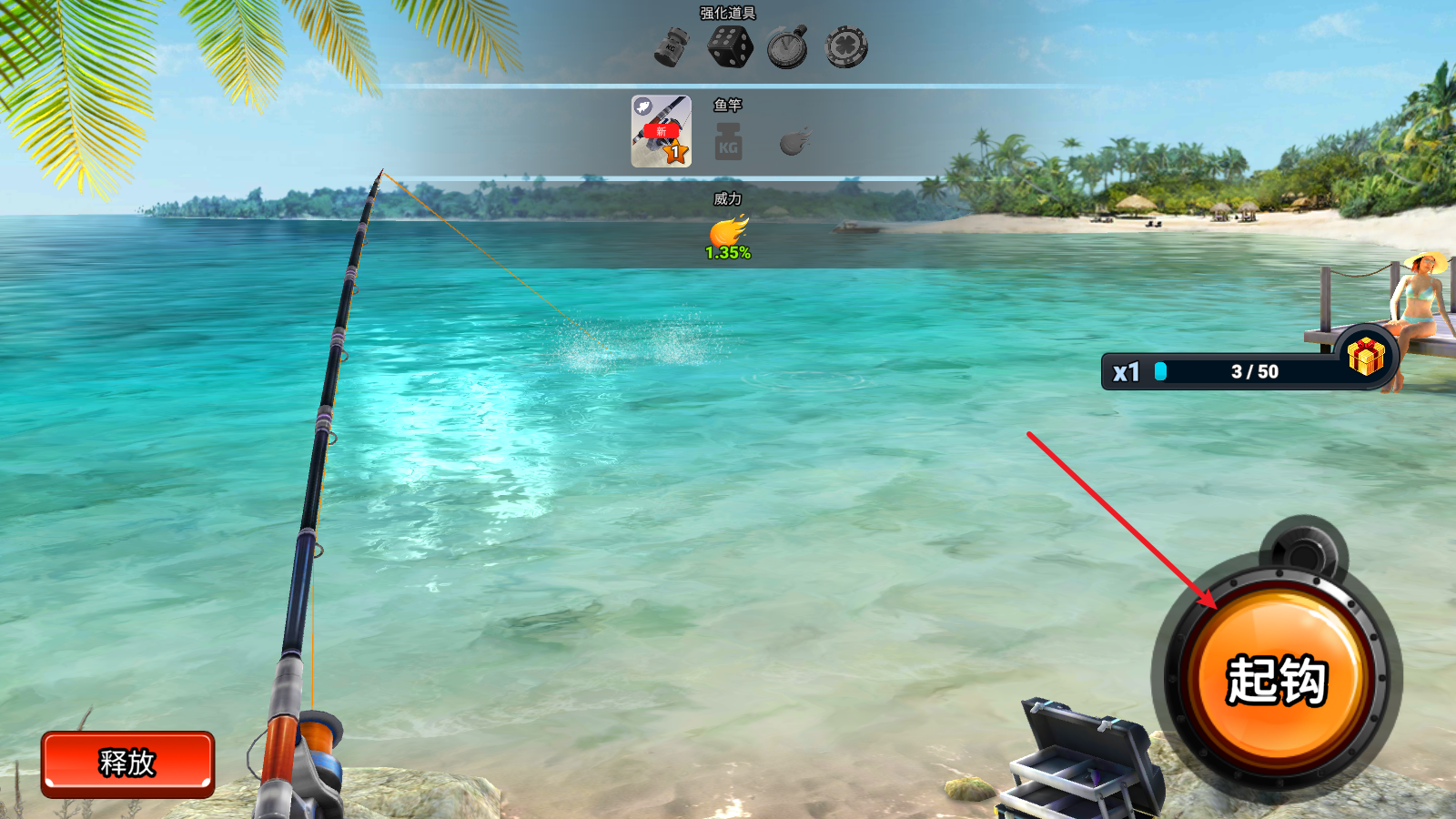This screenshot has width=1456, height=819.
Task: Open the gift box reward icon
Action: 1365,356
